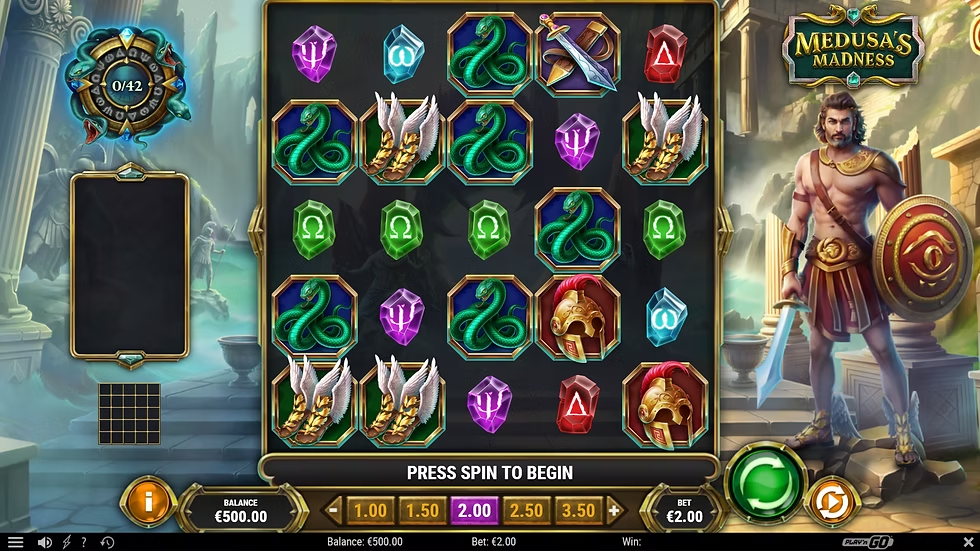Toggle the lightning bolt fast play icon
This screenshot has height=551, width=980.
[66, 542]
